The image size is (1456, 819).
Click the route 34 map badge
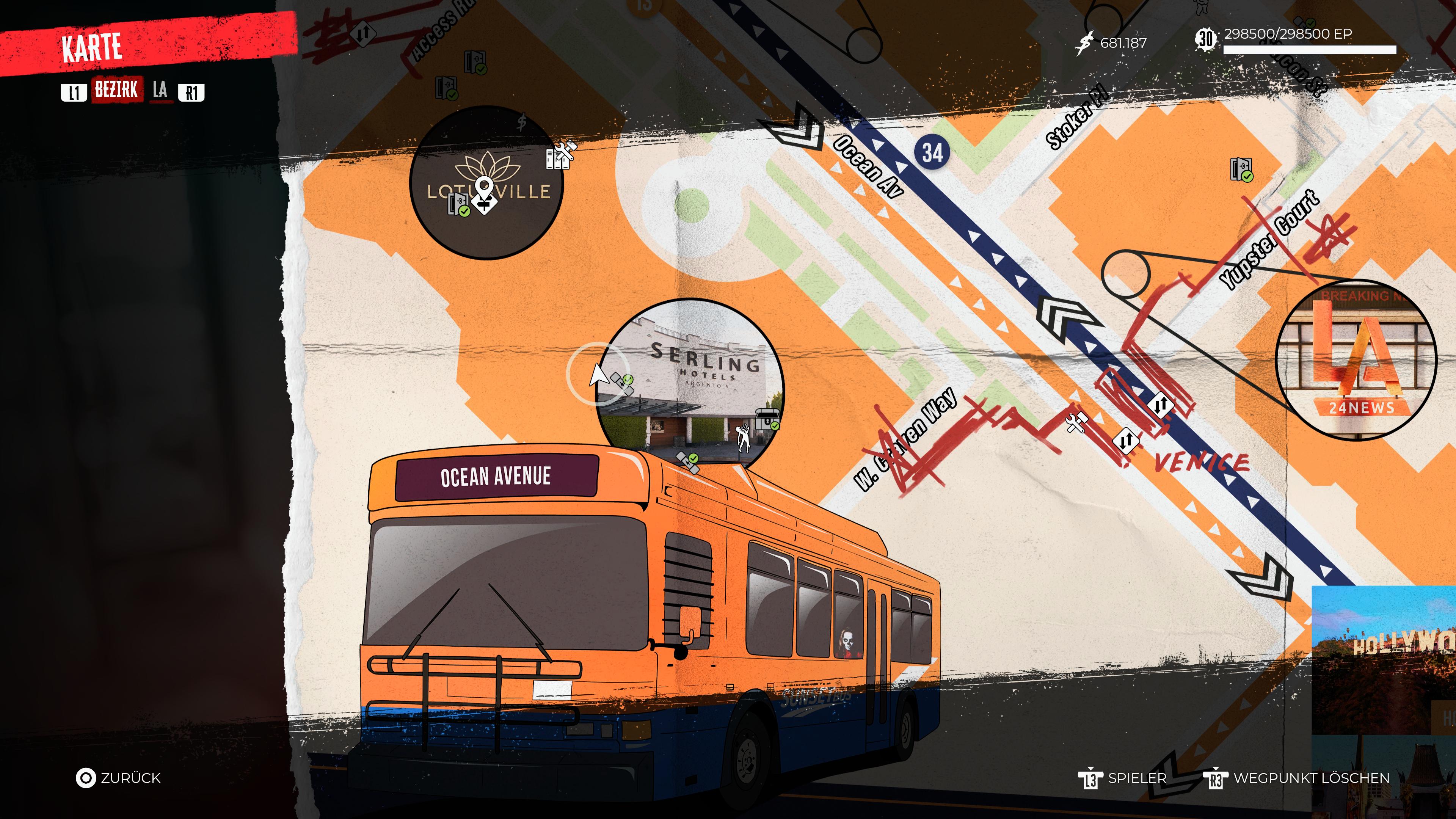(933, 152)
